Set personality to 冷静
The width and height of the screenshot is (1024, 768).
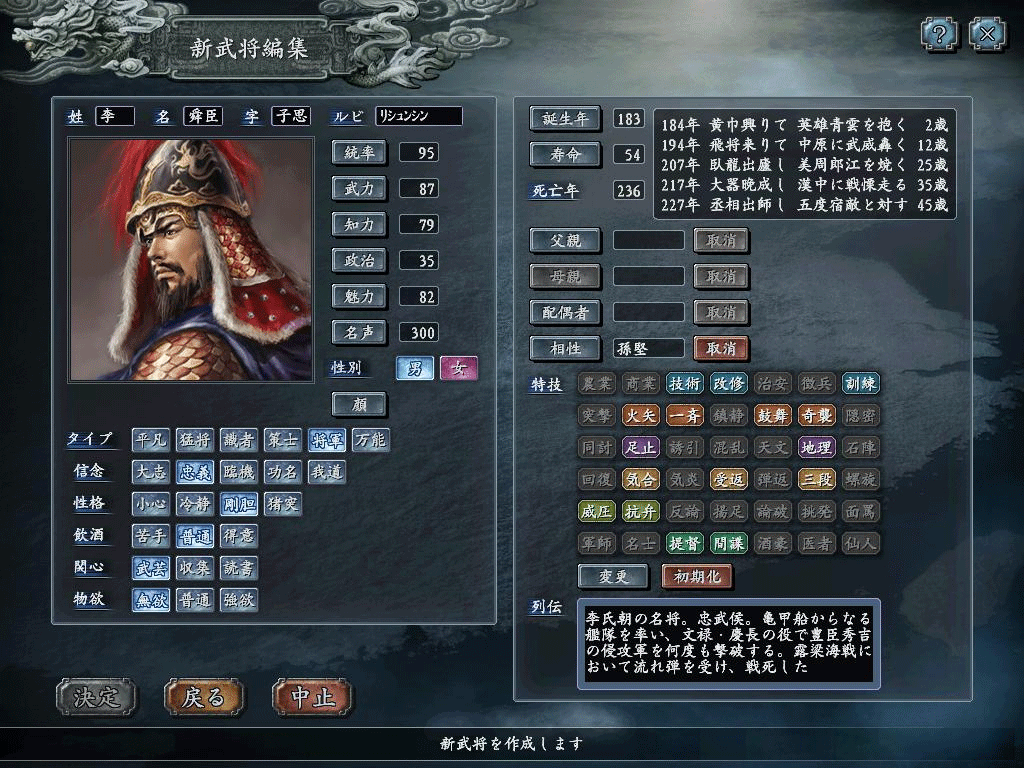click(195, 504)
